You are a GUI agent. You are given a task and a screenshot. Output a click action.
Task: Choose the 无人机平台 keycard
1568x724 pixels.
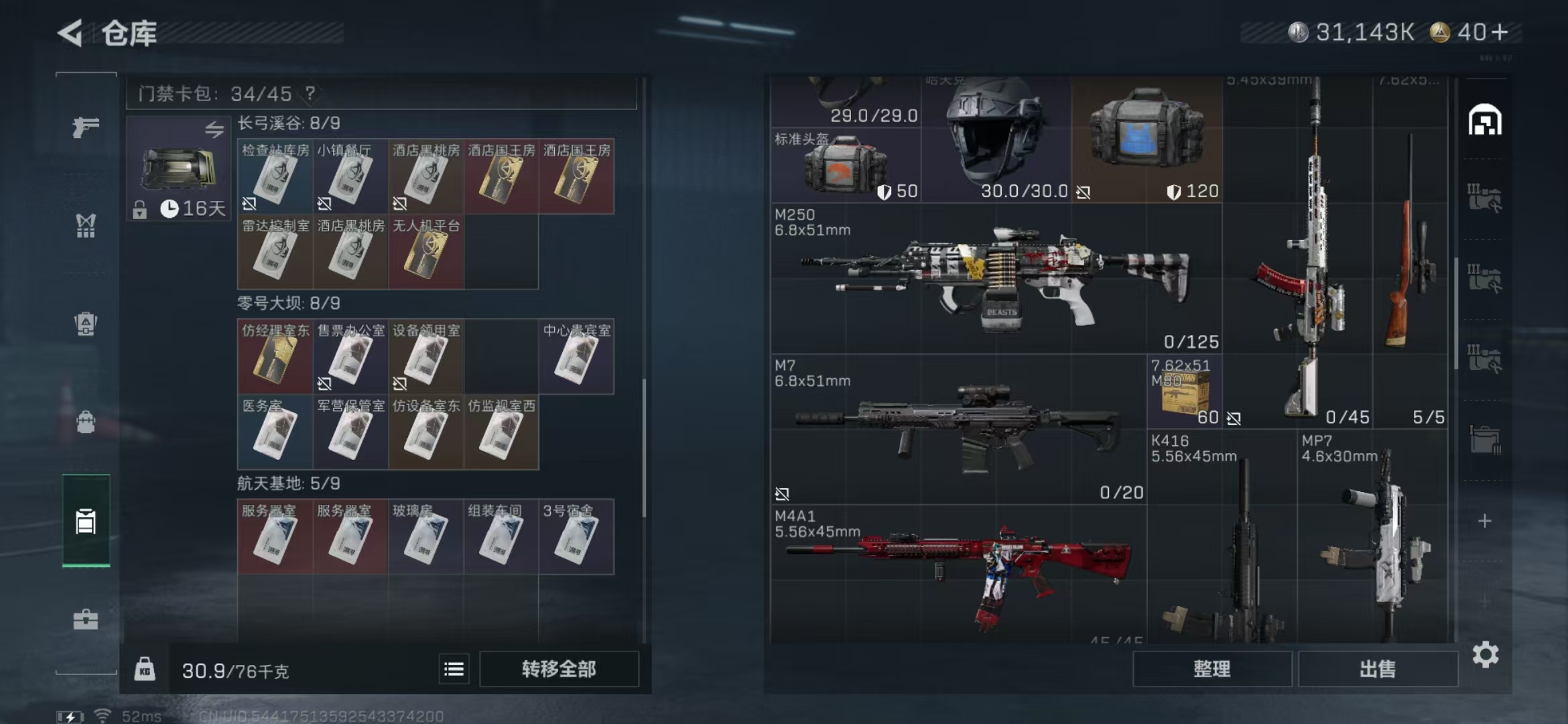pyautogui.click(x=426, y=252)
